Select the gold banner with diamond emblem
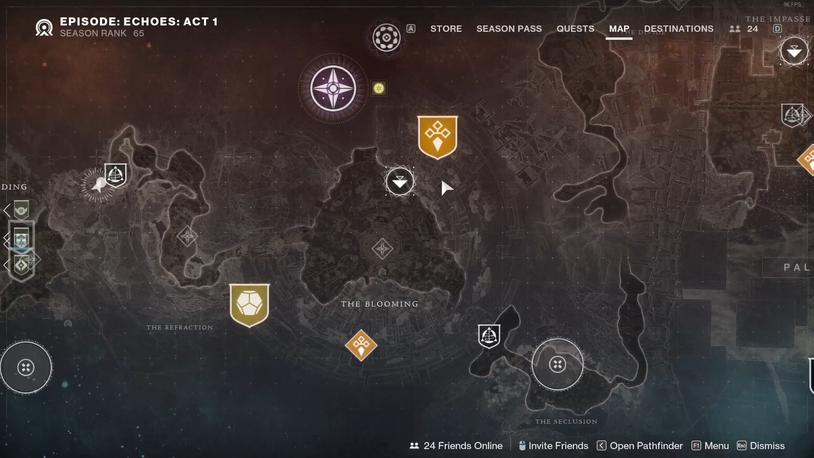The width and height of the screenshot is (814, 458). [437, 137]
